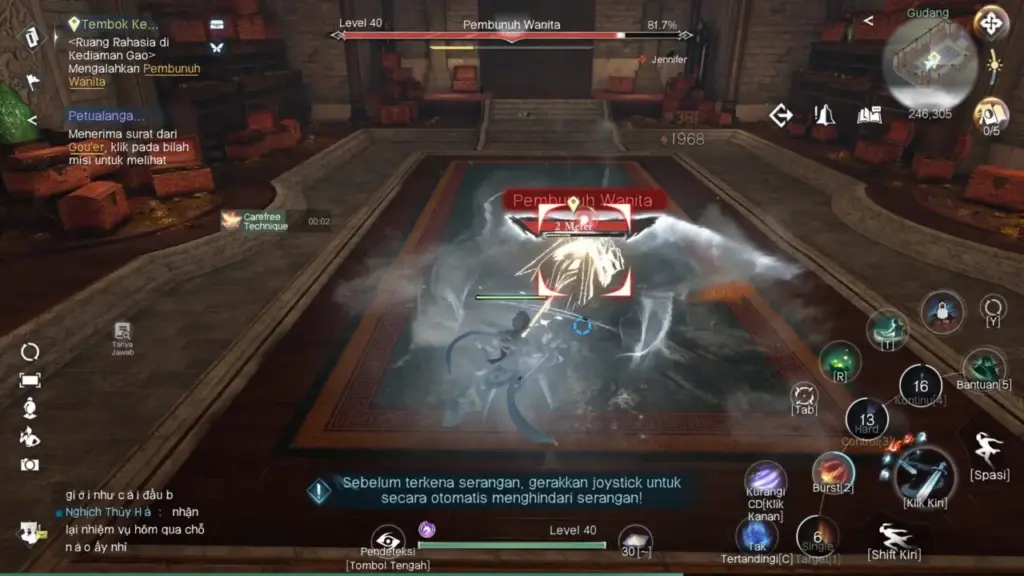
Task: Activate the Burst skill
Action: pyautogui.click(x=832, y=469)
